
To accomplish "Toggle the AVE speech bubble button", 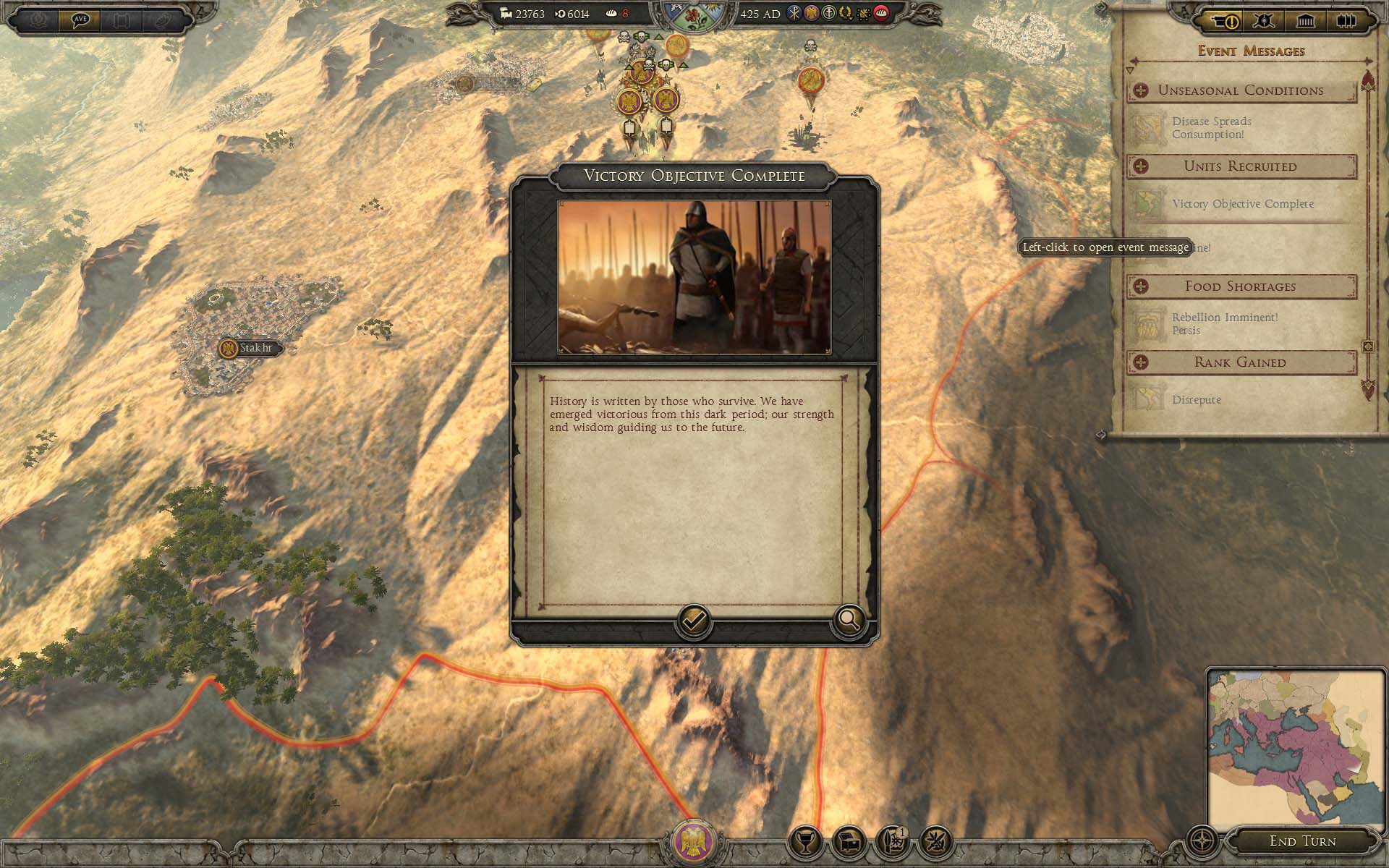I will 80,20.
